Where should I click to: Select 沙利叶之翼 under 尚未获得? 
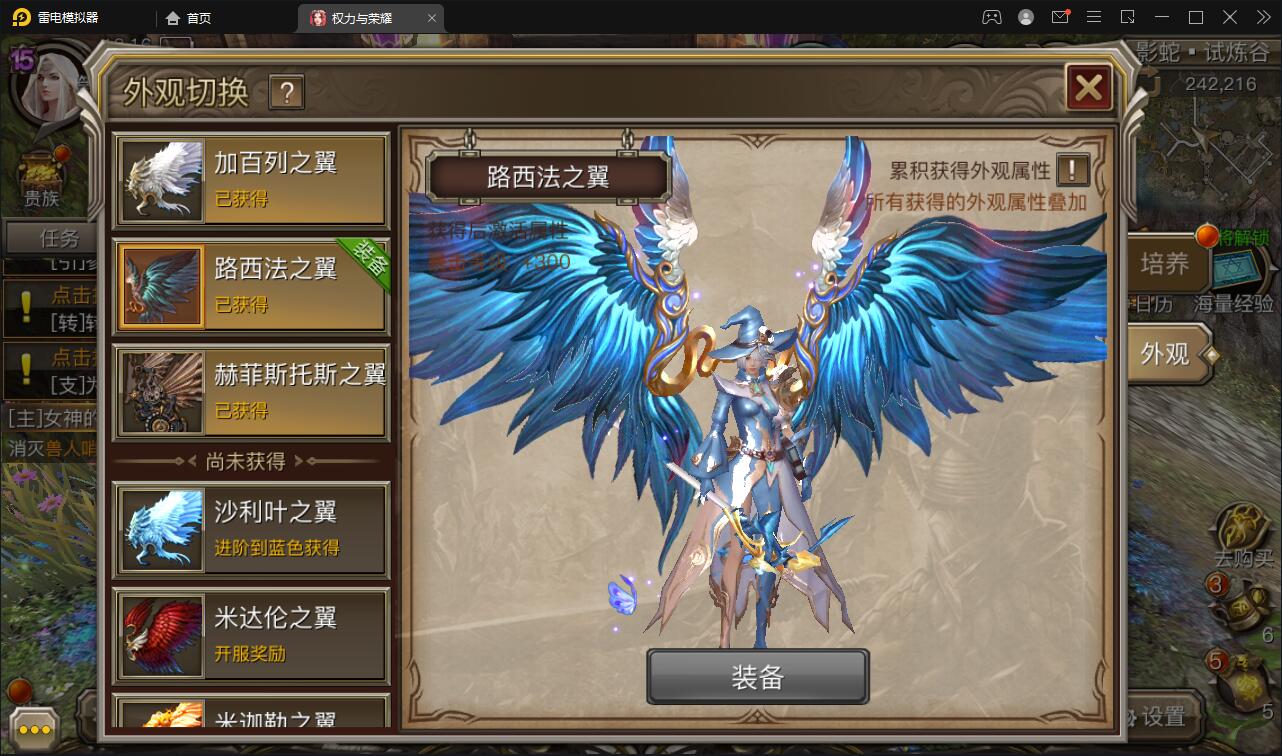250,528
